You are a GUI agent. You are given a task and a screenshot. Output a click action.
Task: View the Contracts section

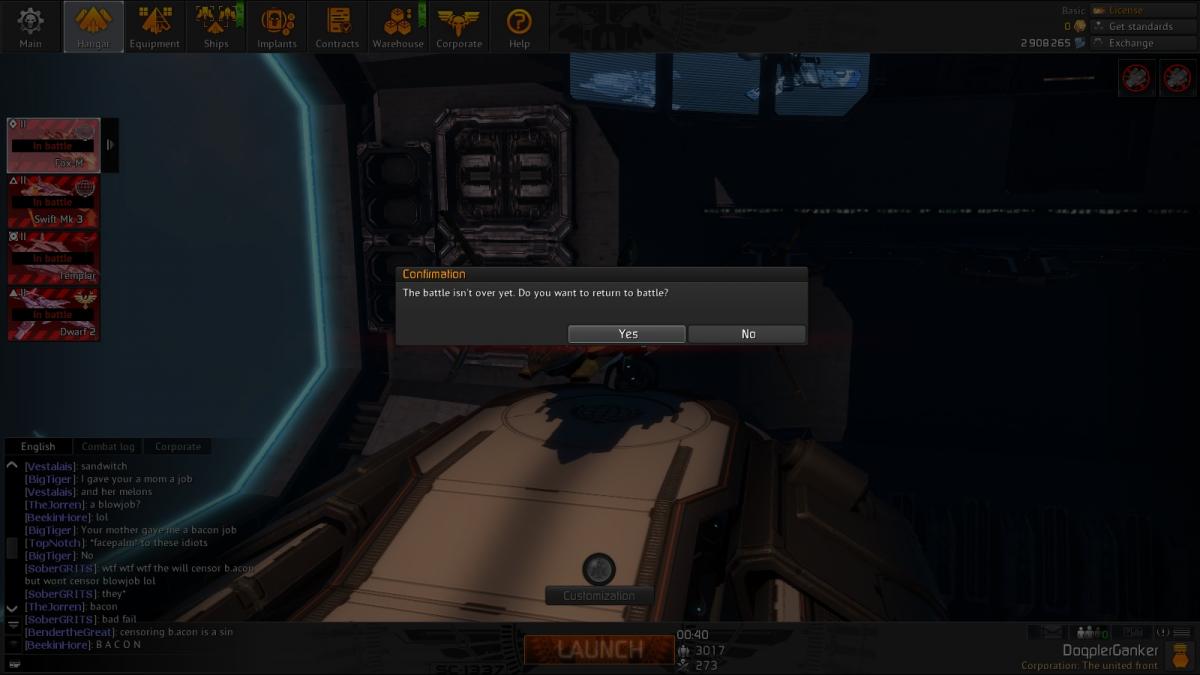(x=338, y=27)
